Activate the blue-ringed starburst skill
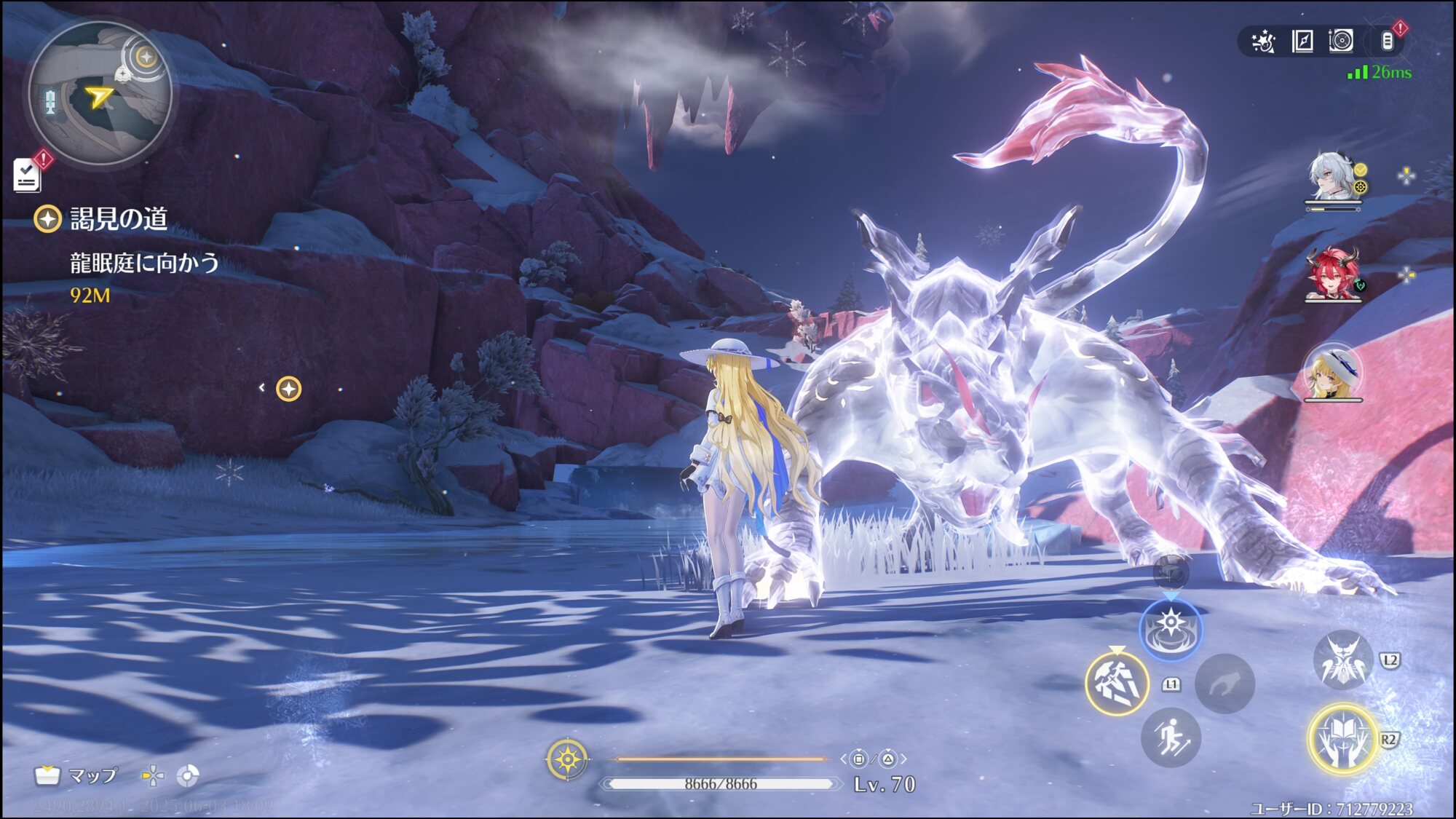 point(1170,630)
